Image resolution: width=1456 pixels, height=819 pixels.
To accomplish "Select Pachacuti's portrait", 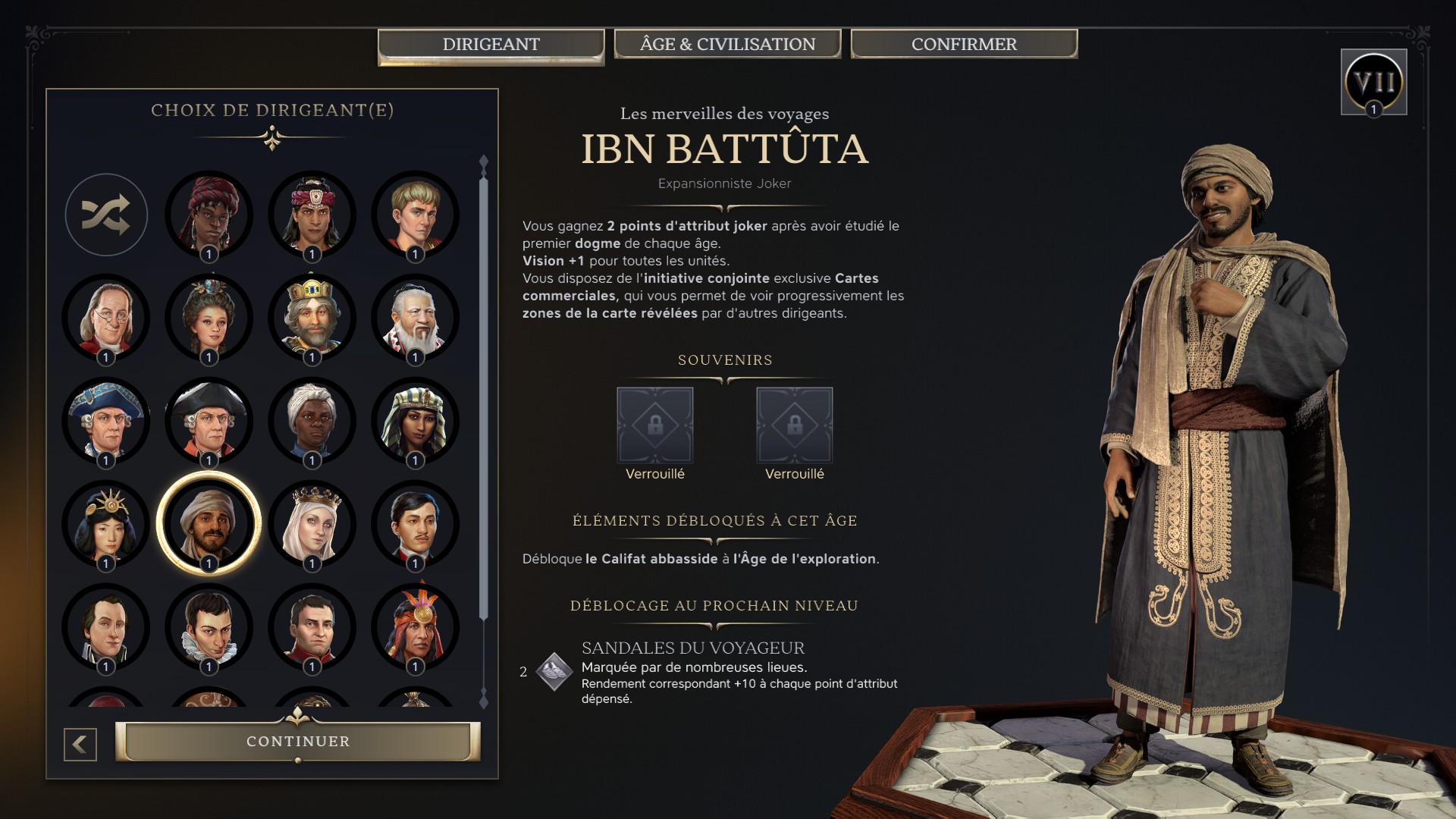I will 415,627.
